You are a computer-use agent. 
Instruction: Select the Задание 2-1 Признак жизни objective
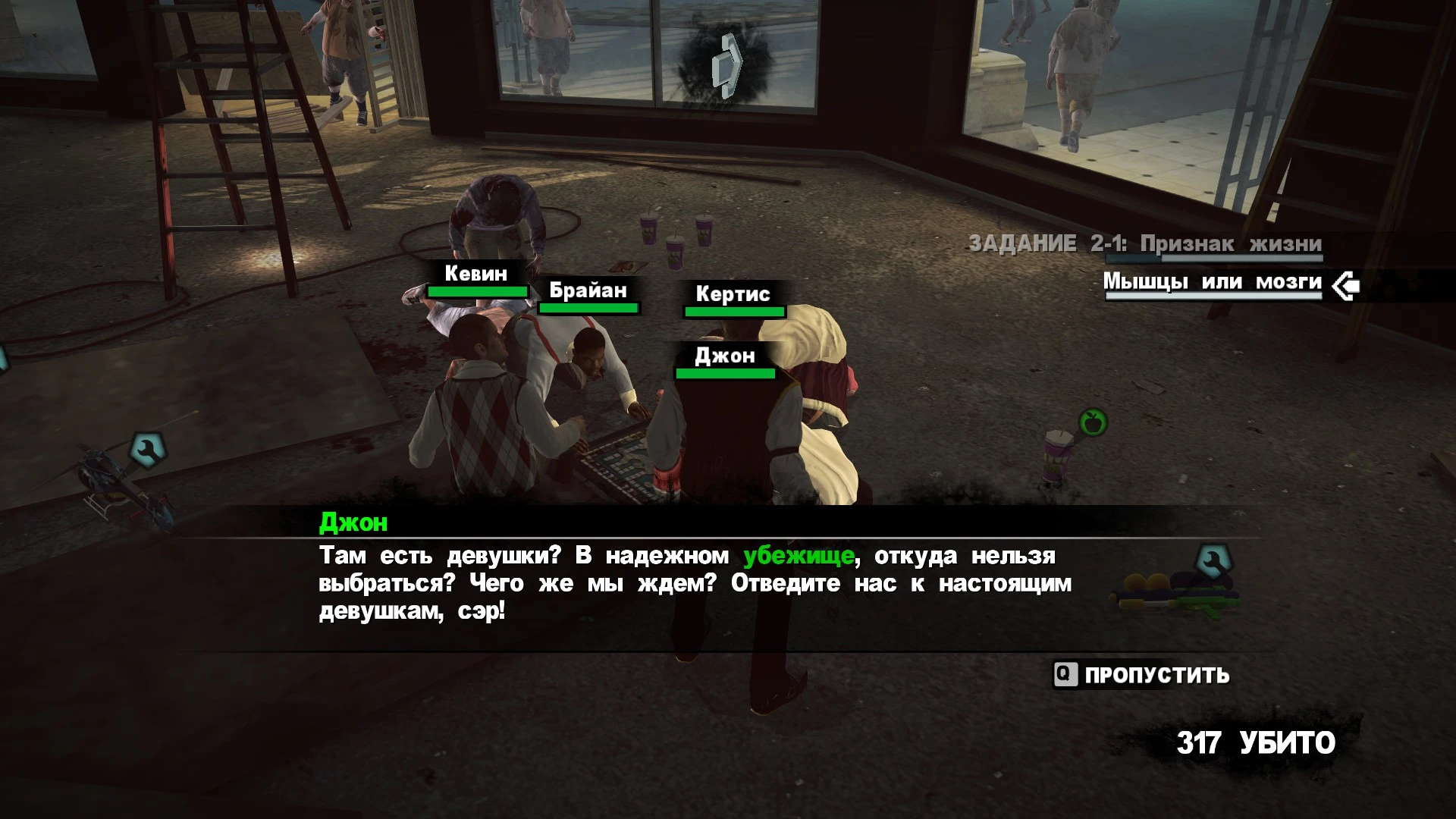(1145, 244)
